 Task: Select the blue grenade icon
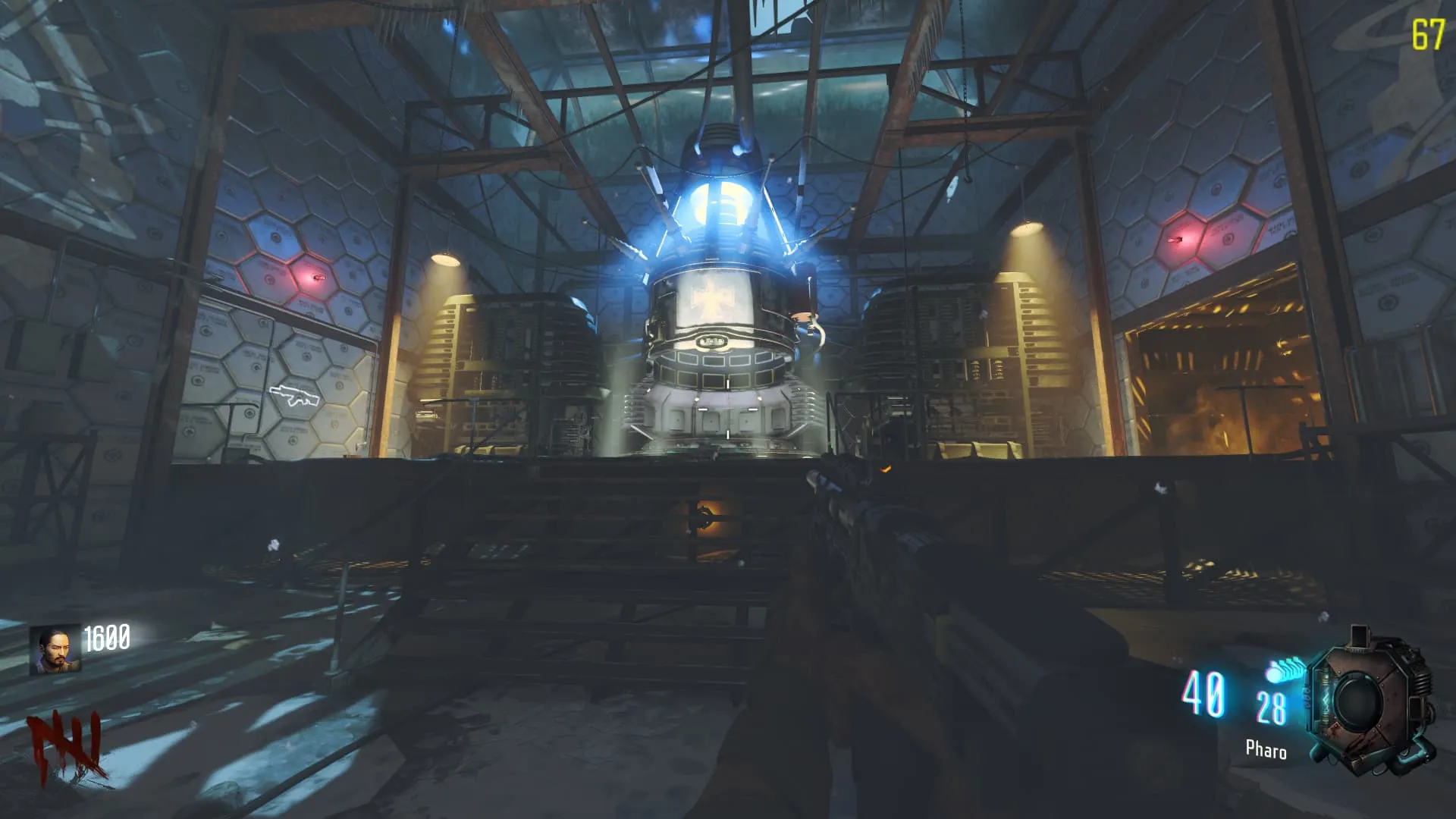[1284, 670]
